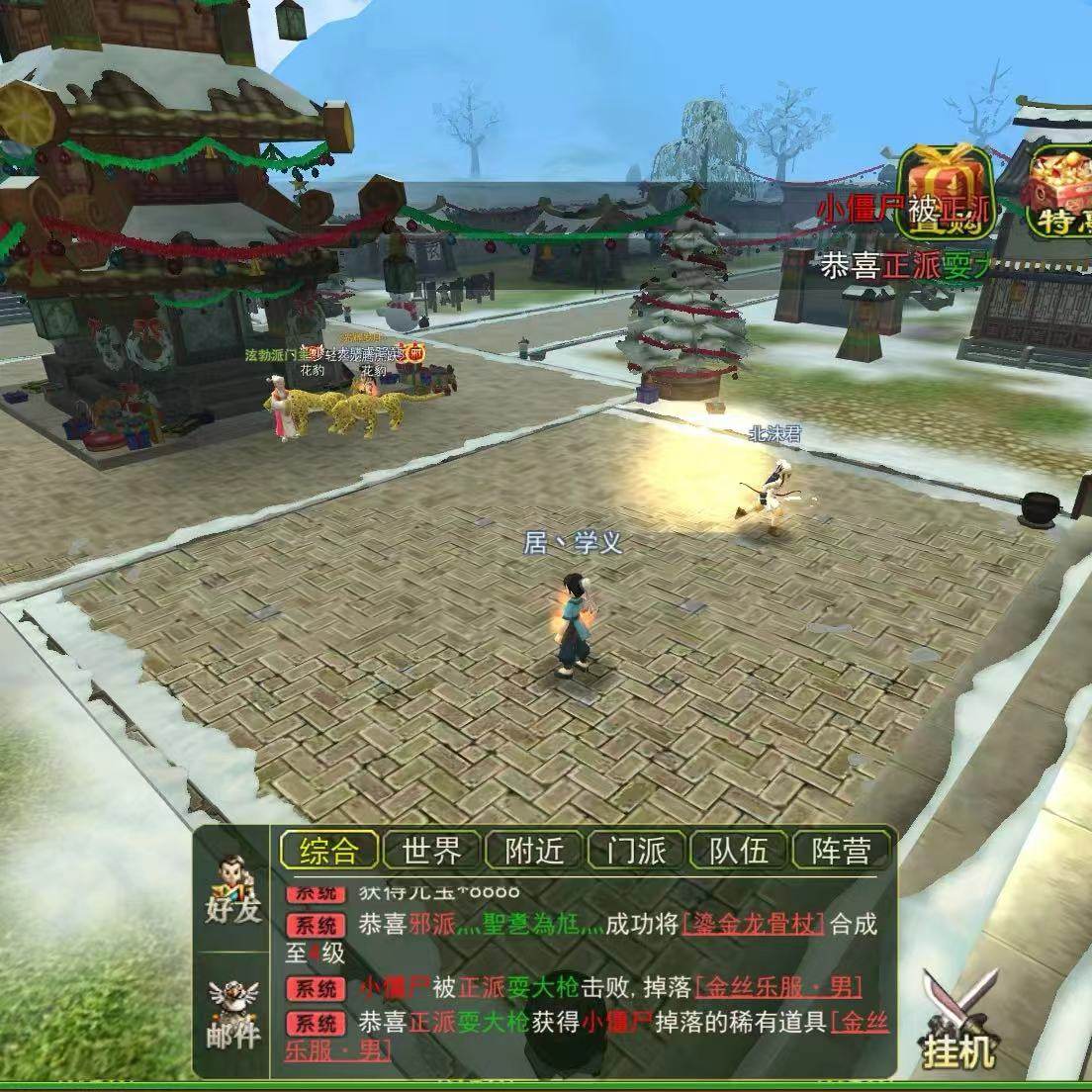Select the 门派 chat tab
This screenshot has height=1092, width=1092.
637,850
